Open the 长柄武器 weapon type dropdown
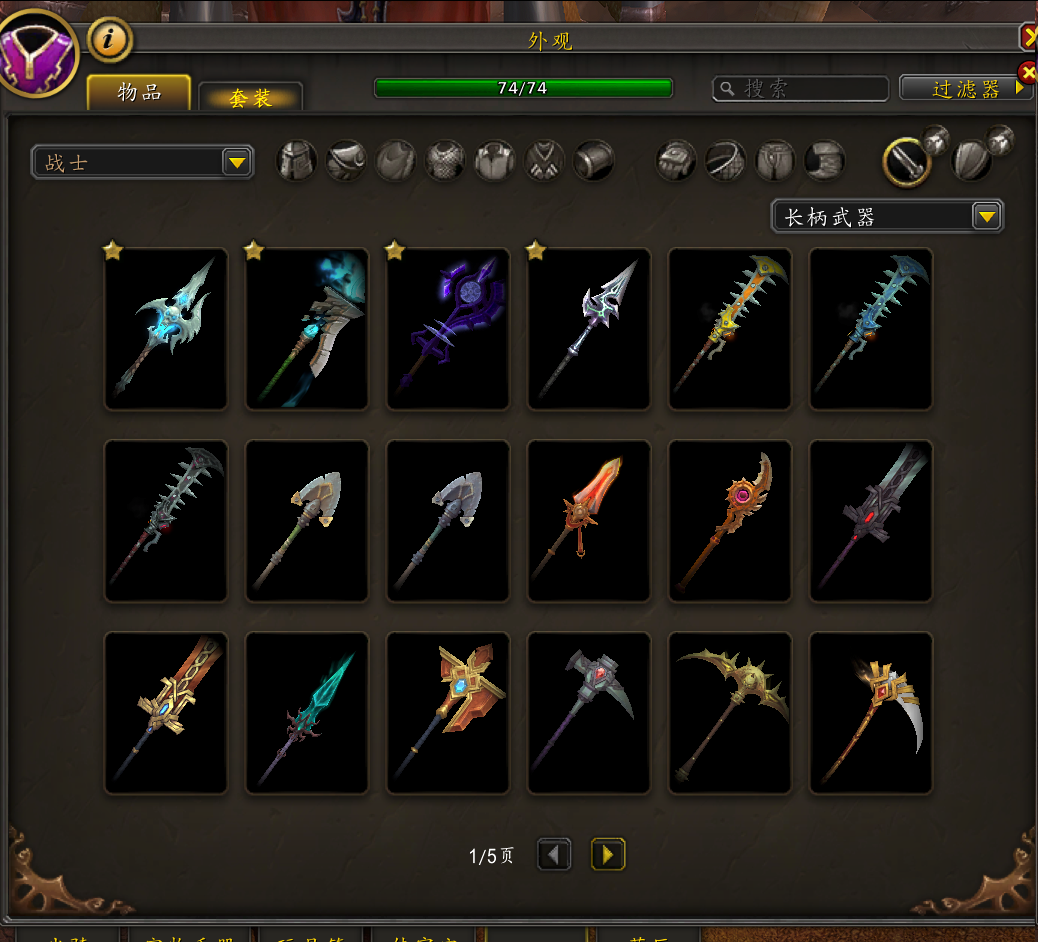Viewport: 1038px width, 942px height. pos(986,216)
